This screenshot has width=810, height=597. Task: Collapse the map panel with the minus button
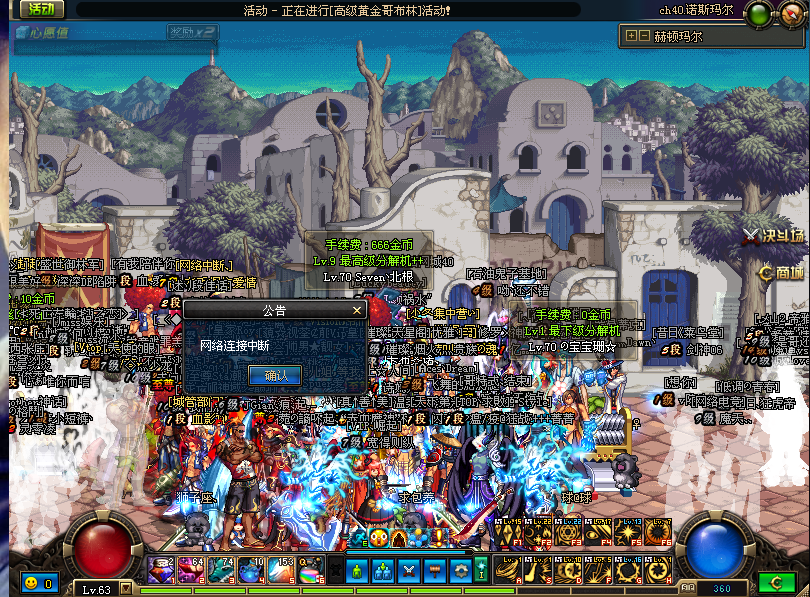(x=645, y=36)
